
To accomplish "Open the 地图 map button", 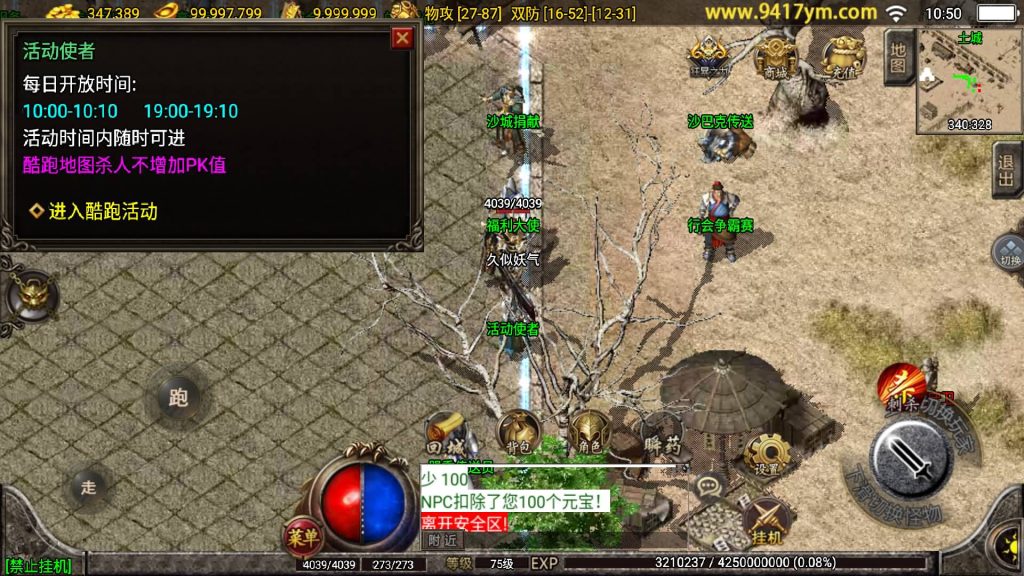I will tap(898, 57).
